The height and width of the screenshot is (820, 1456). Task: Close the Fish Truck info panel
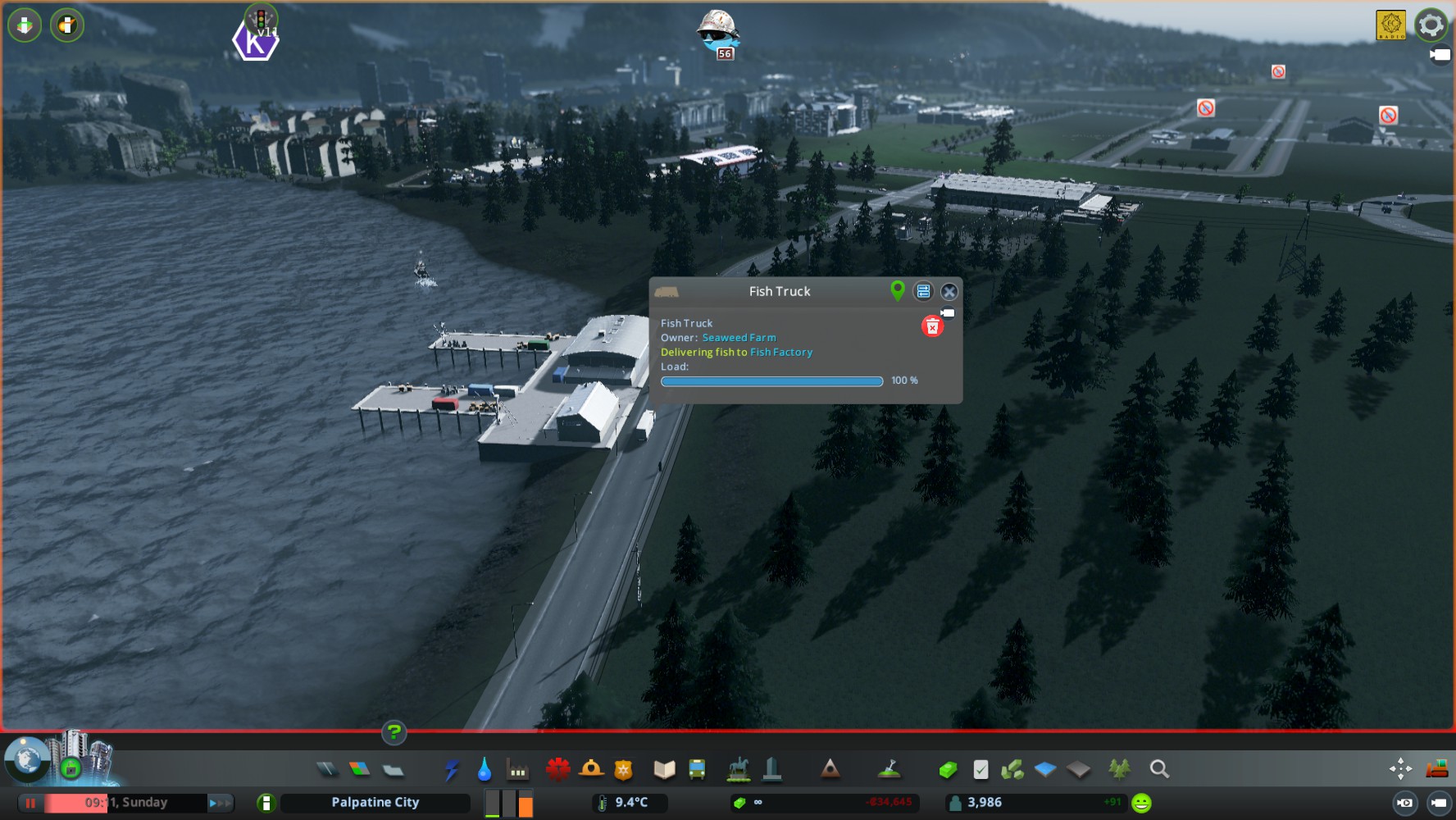click(x=949, y=292)
